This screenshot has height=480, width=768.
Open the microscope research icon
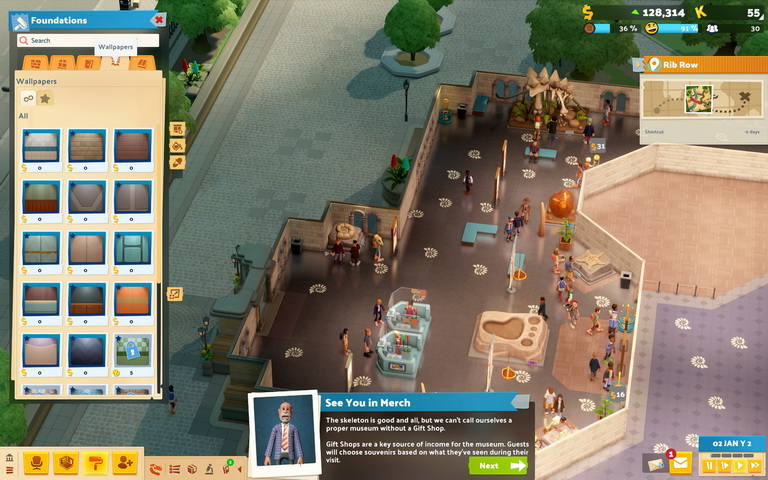coord(209,469)
